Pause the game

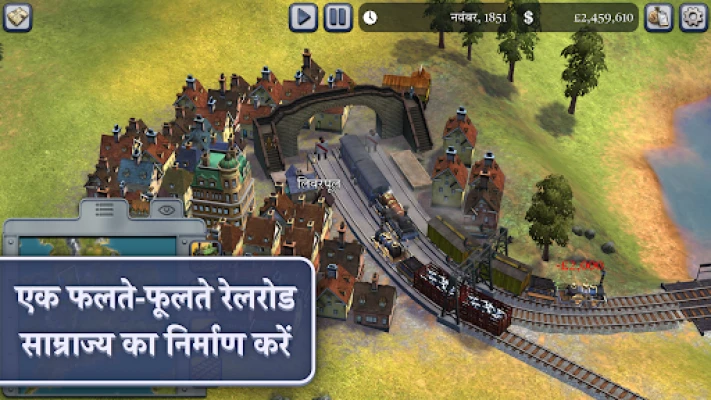click(338, 17)
